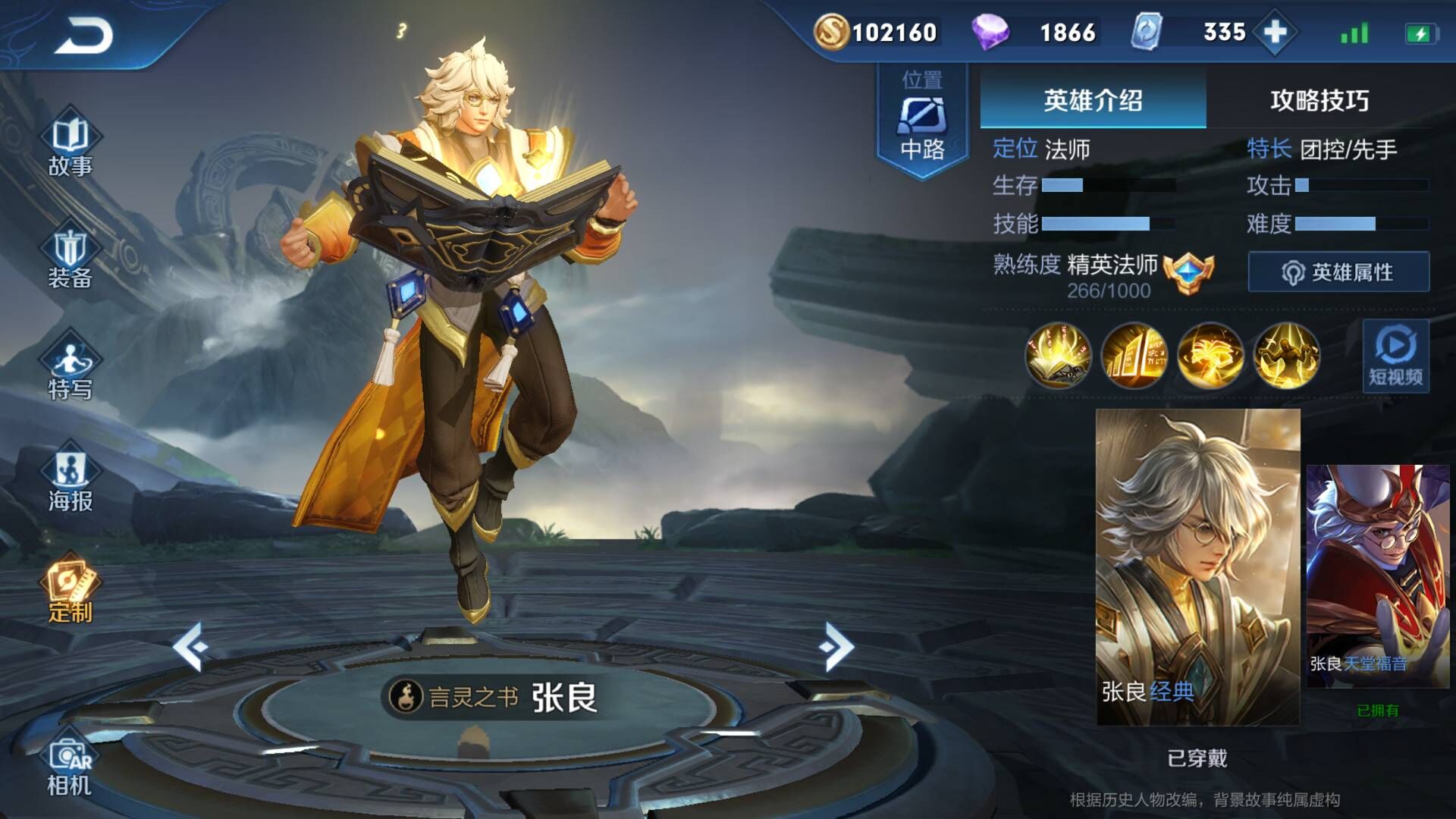This screenshot has width=1456, height=819.
Task: Select the 张良 天堂福音 skin card
Action: point(1377,576)
